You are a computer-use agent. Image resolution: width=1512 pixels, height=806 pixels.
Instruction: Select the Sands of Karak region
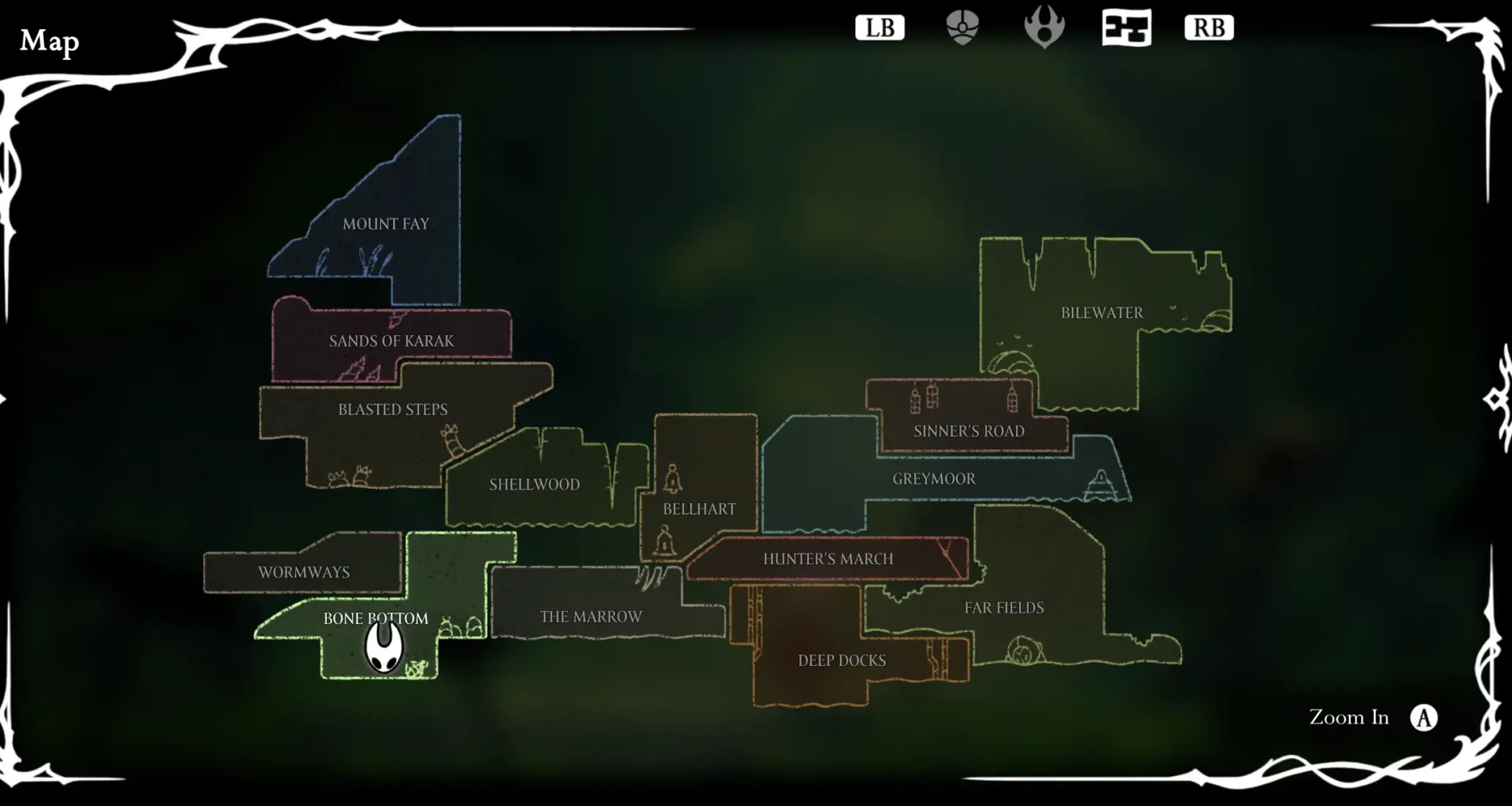pos(391,341)
